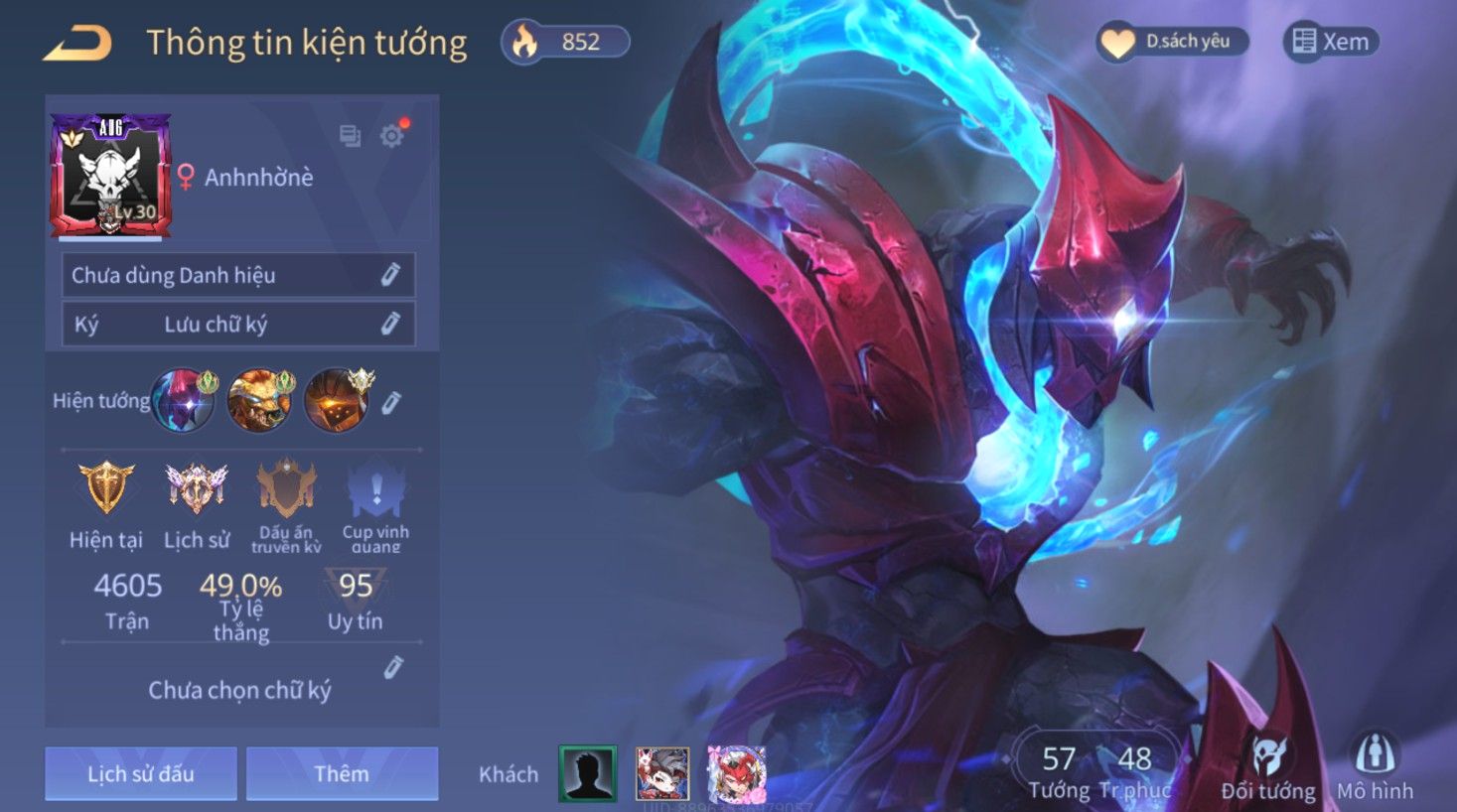Select the blank silhouette visitor avatar
The width and height of the screenshot is (1457, 812).
pyautogui.click(x=588, y=773)
